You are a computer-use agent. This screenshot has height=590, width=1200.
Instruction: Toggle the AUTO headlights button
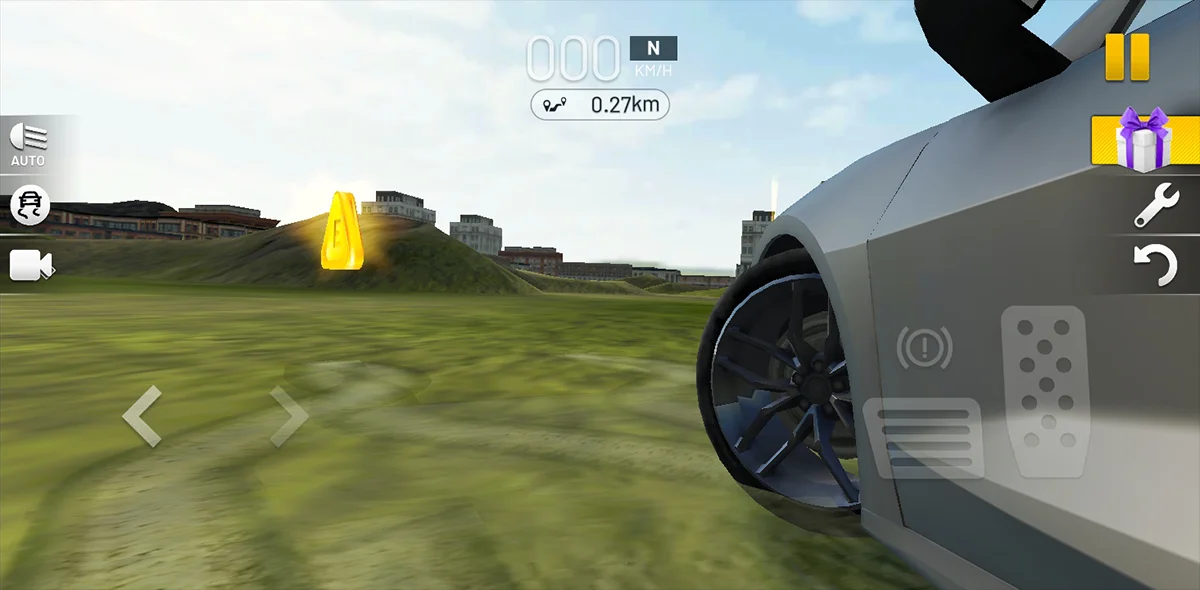point(28,144)
